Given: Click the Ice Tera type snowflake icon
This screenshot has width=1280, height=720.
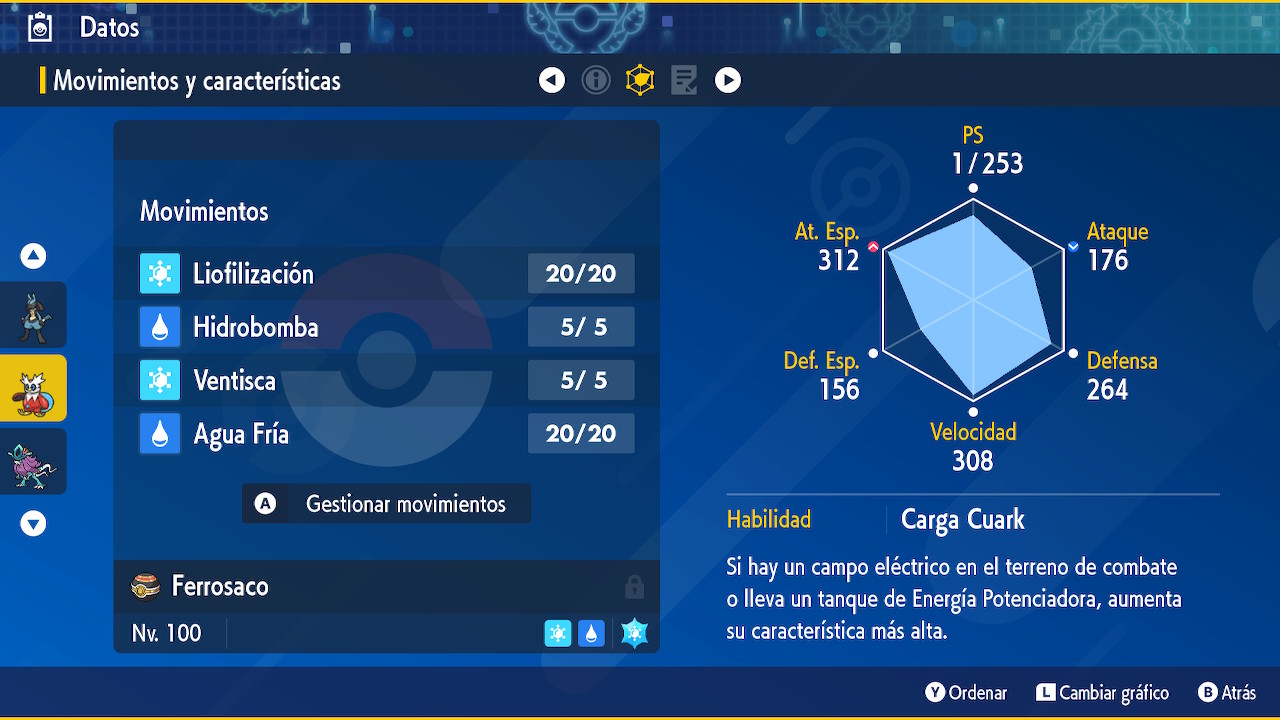Looking at the screenshot, I should click(x=634, y=633).
